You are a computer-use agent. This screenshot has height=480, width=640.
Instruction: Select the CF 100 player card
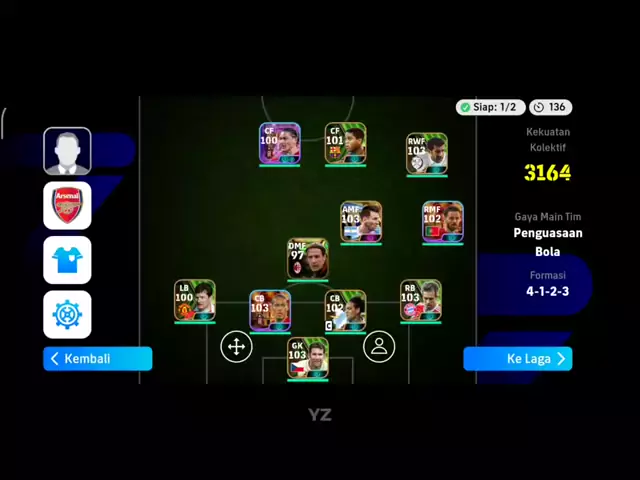tap(279, 144)
